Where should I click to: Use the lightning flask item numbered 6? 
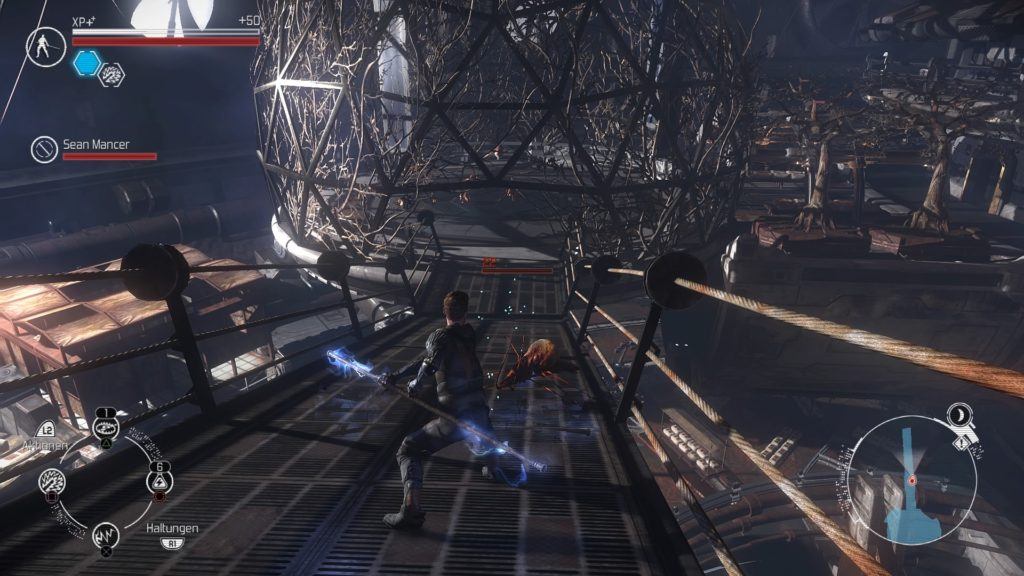158,483
